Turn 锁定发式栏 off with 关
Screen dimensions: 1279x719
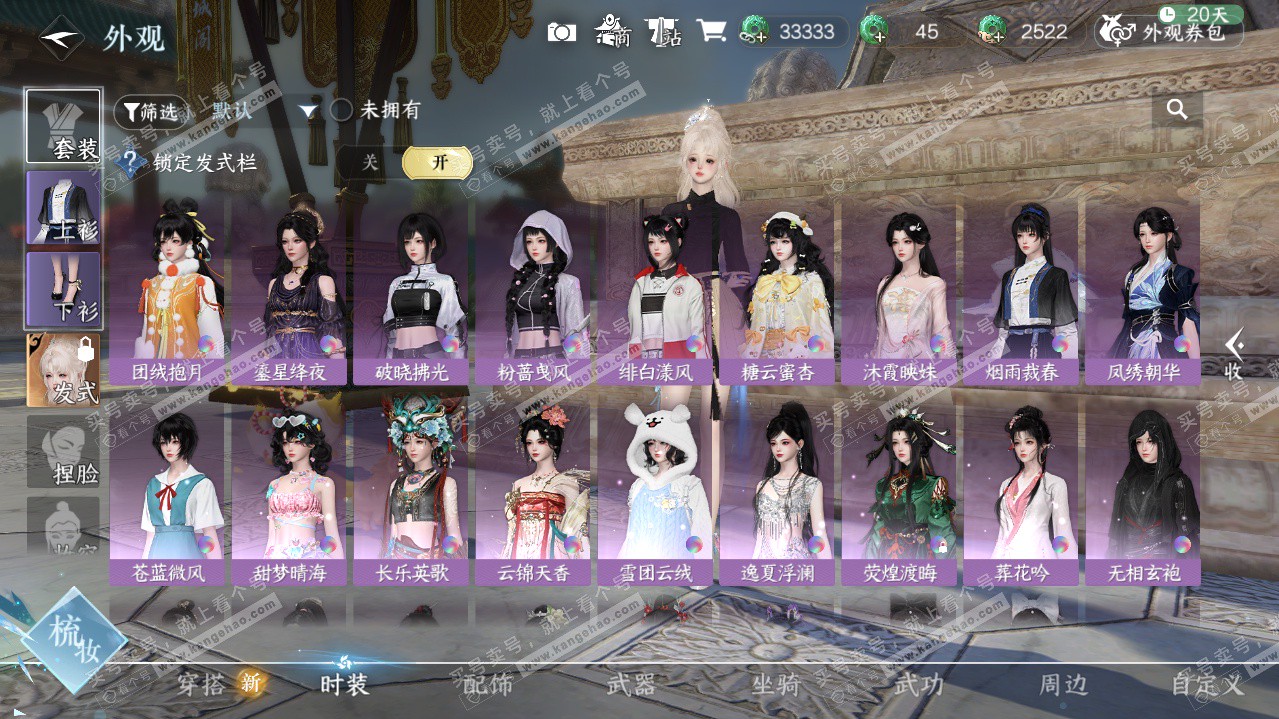(370, 162)
